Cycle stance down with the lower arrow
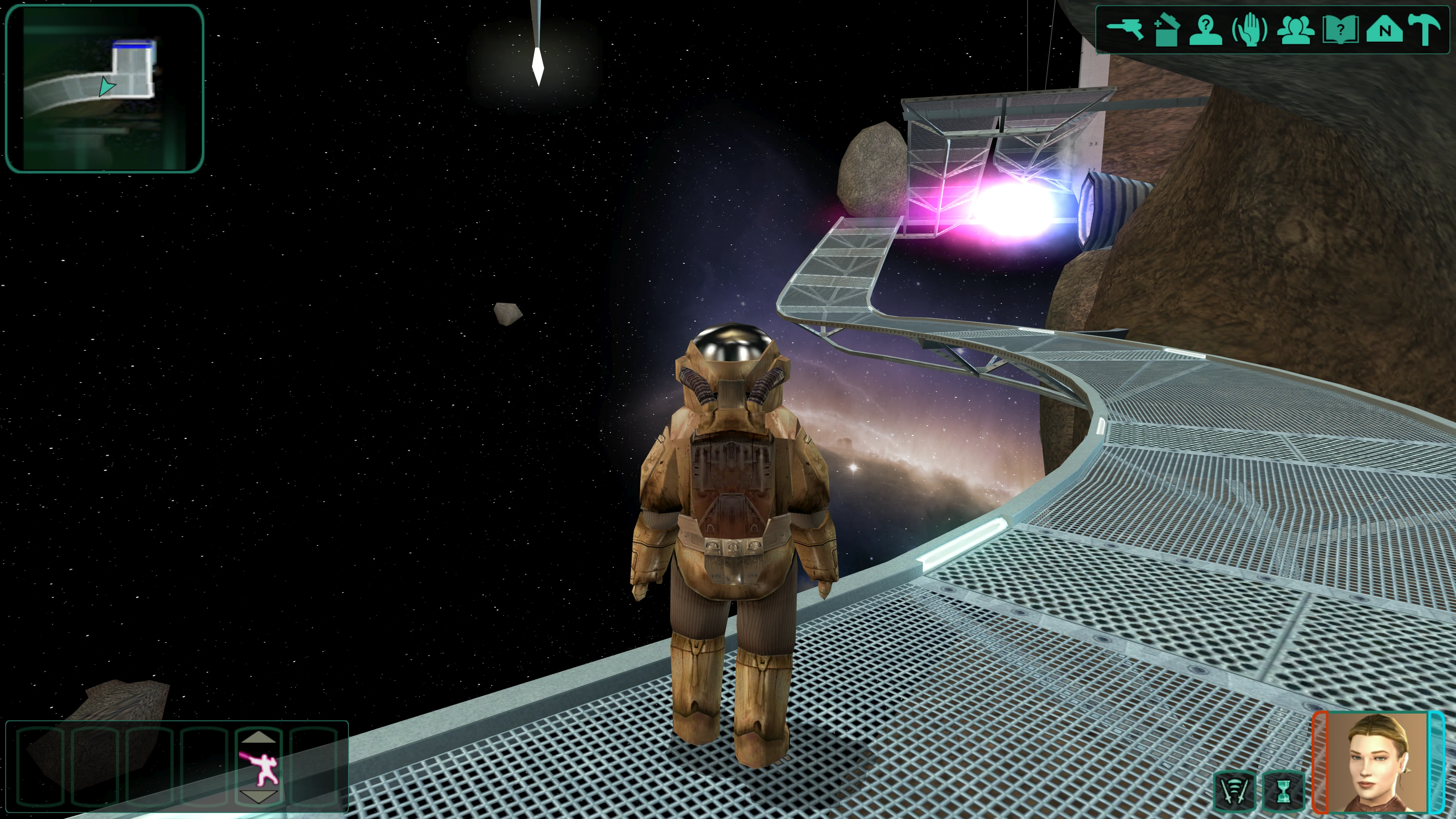The image size is (1456, 819). click(259, 797)
